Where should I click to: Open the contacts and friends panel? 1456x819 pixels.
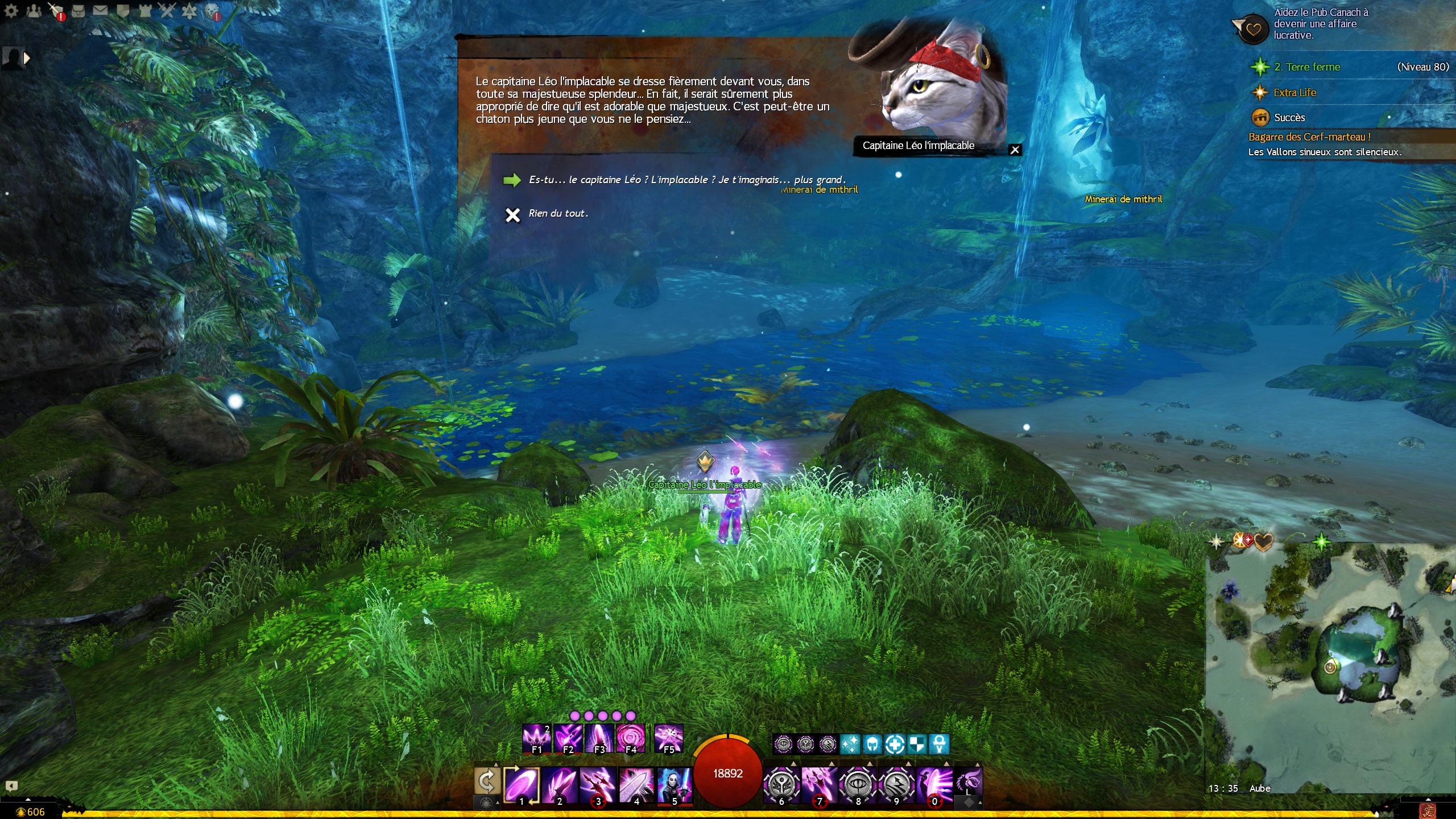(34, 10)
